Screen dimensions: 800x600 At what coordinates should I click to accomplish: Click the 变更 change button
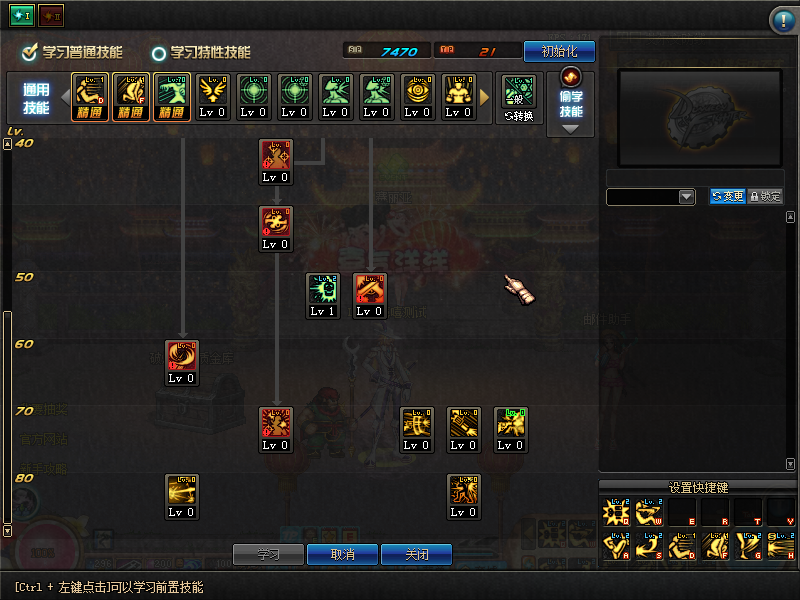727,197
